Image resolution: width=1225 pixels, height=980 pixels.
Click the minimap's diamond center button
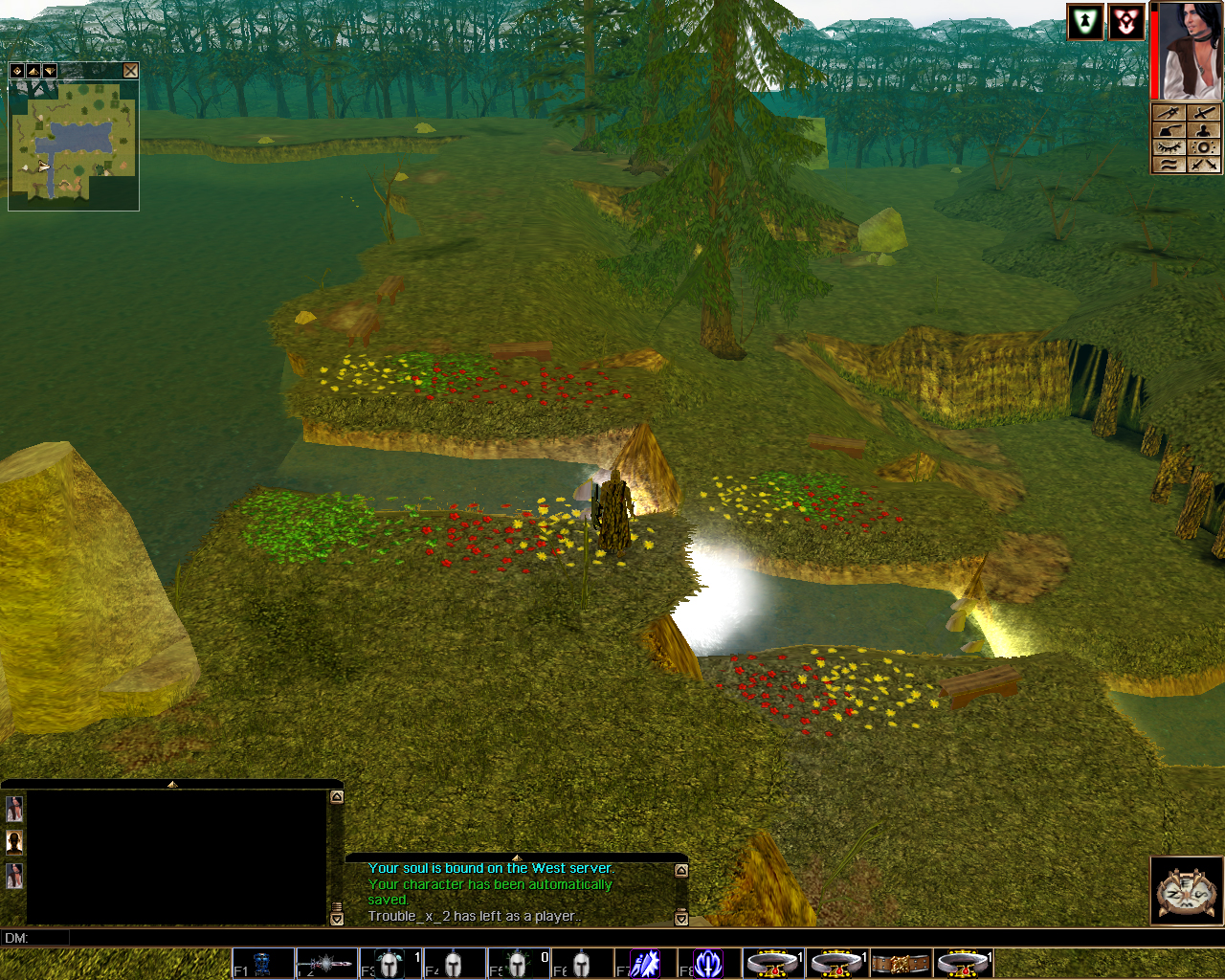(x=17, y=71)
